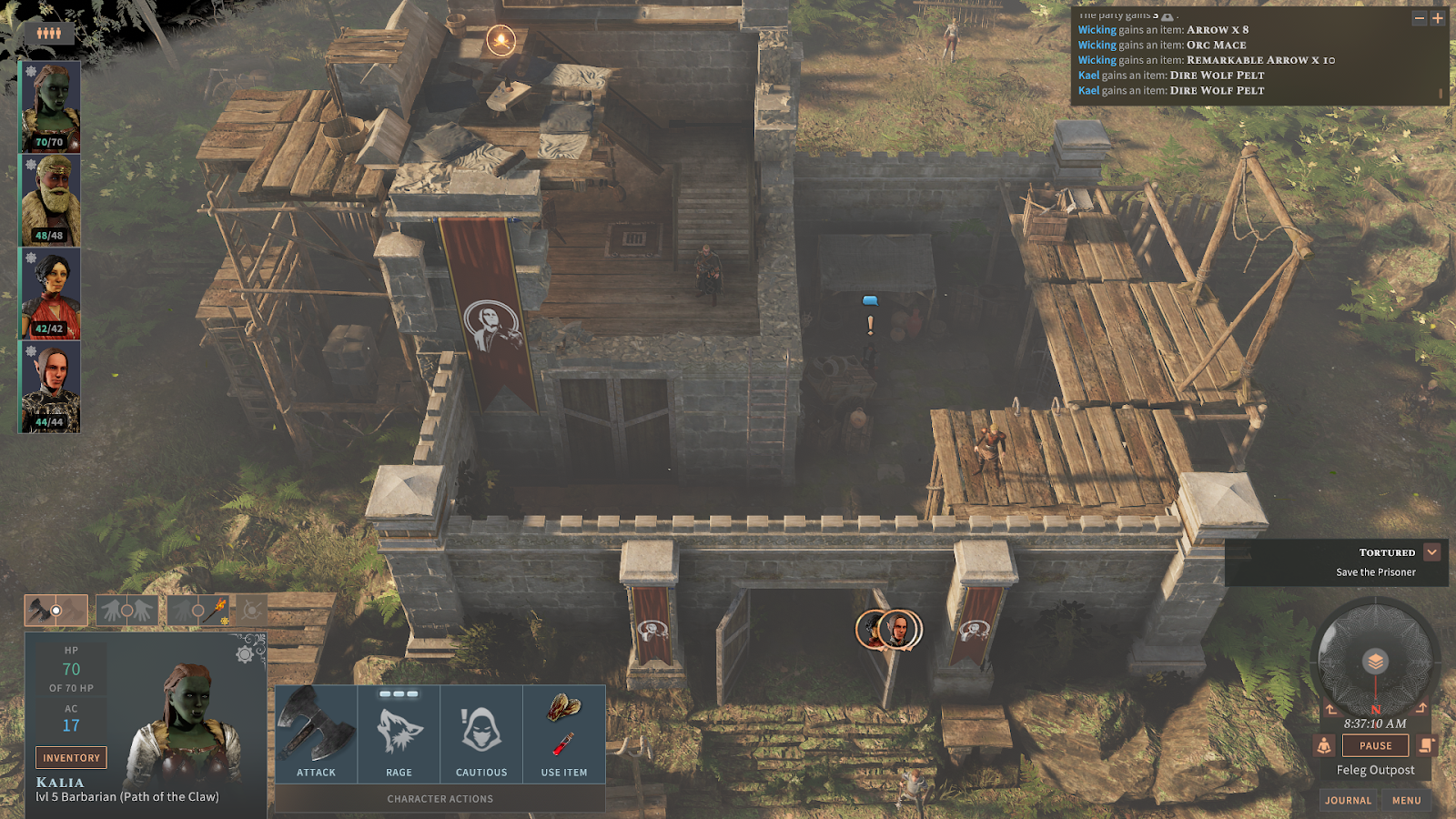This screenshot has height=819, width=1456.
Task: Open Kalia's Inventory
Action: (x=71, y=757)
